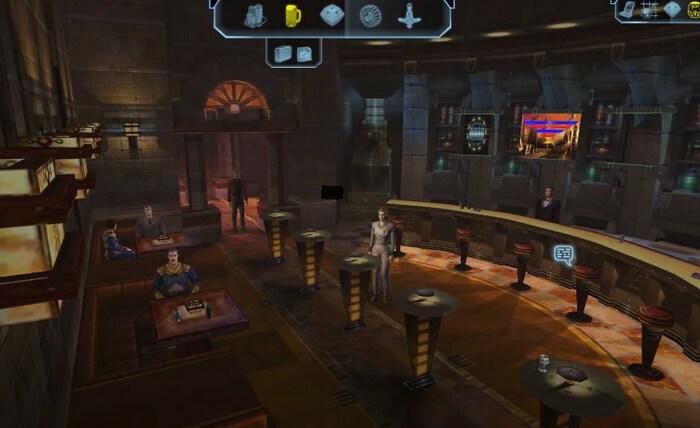Click the cube icon beside the briefcase
Screen dimensions: 700x428
tap(304, 53)
